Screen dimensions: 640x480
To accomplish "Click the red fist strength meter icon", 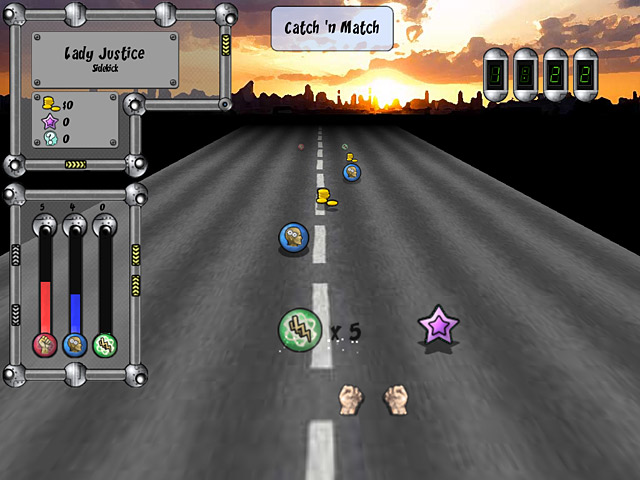I will [45, 345].
